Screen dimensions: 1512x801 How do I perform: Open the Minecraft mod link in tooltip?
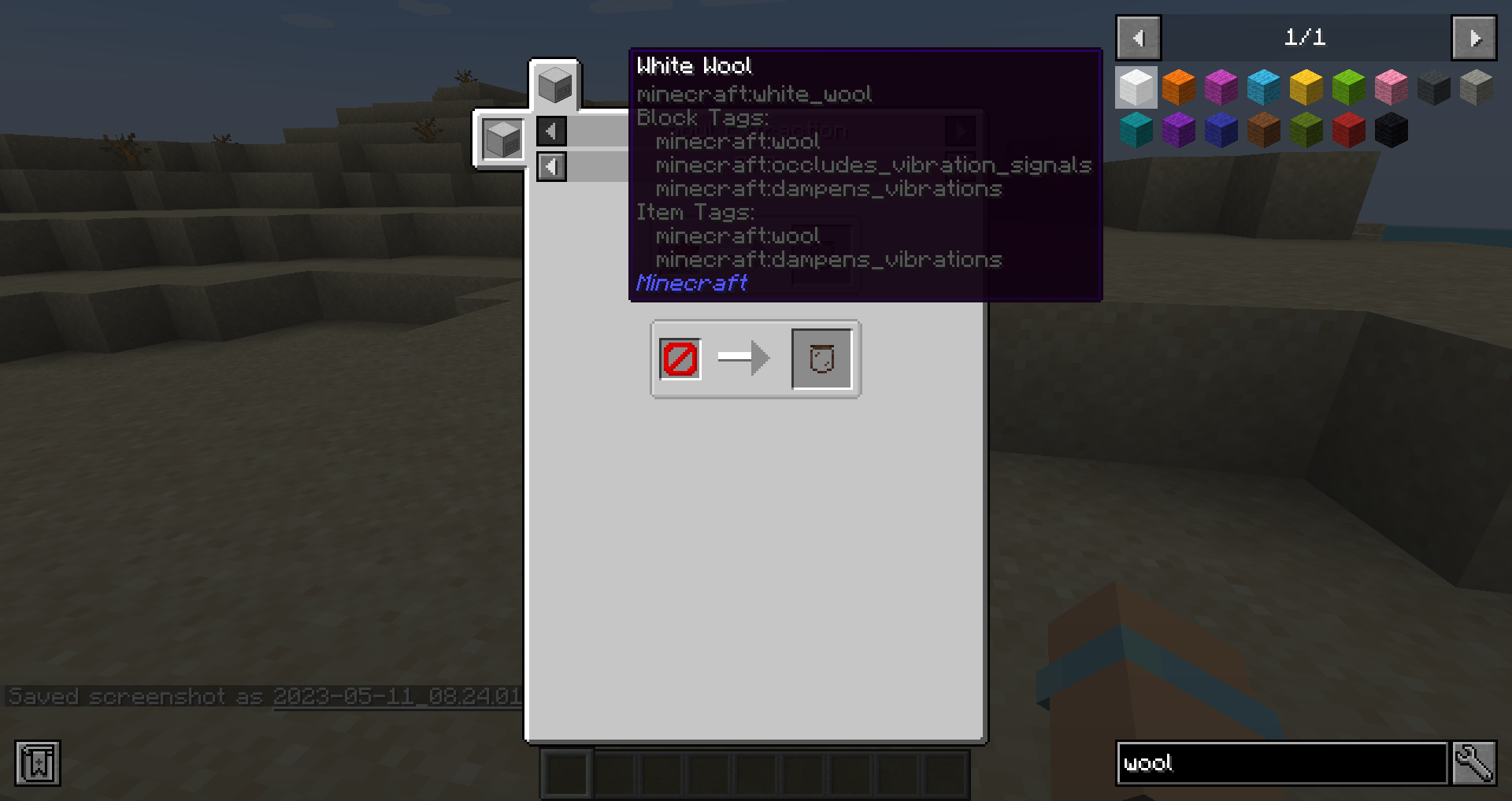(x=691, y=283)
